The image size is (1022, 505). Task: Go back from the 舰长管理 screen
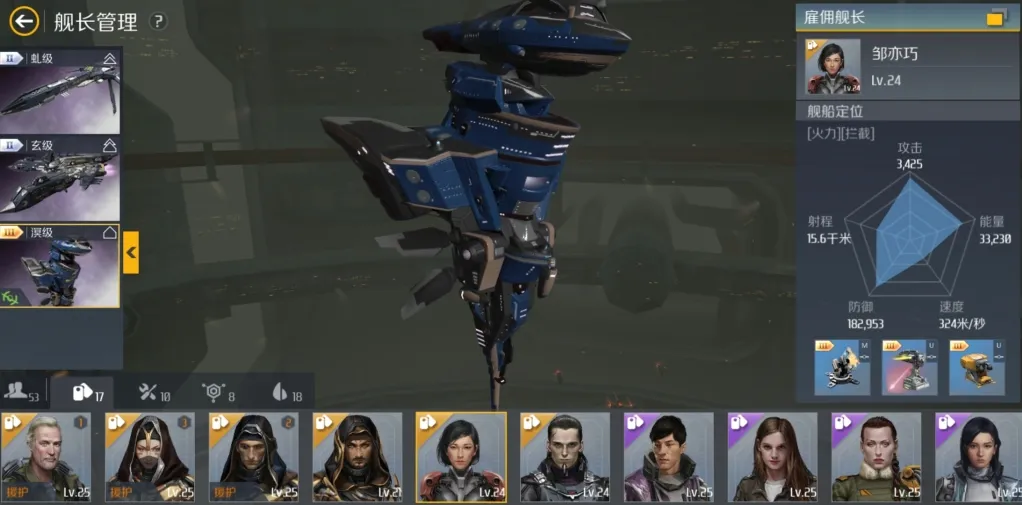pos(24,21)
